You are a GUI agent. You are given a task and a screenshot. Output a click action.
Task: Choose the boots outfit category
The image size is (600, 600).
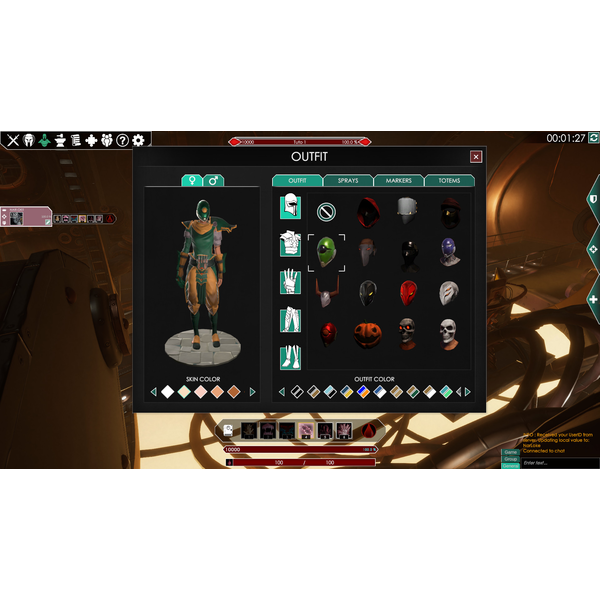coord(290,357)
